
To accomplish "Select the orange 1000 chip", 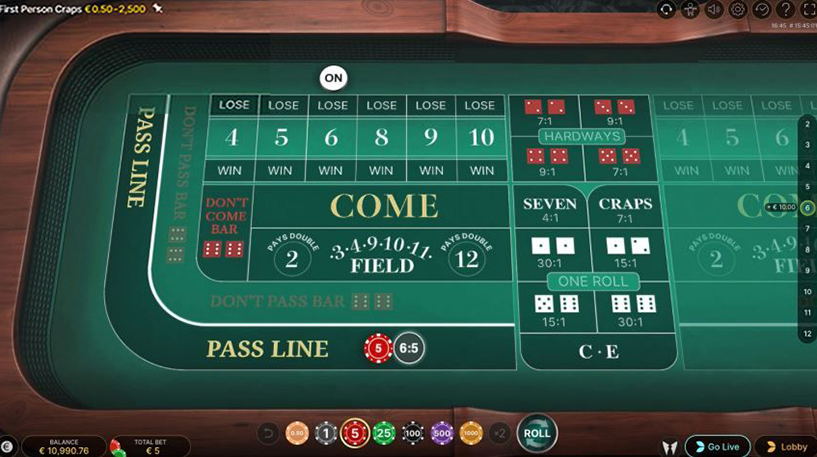I will coord(471,433).
